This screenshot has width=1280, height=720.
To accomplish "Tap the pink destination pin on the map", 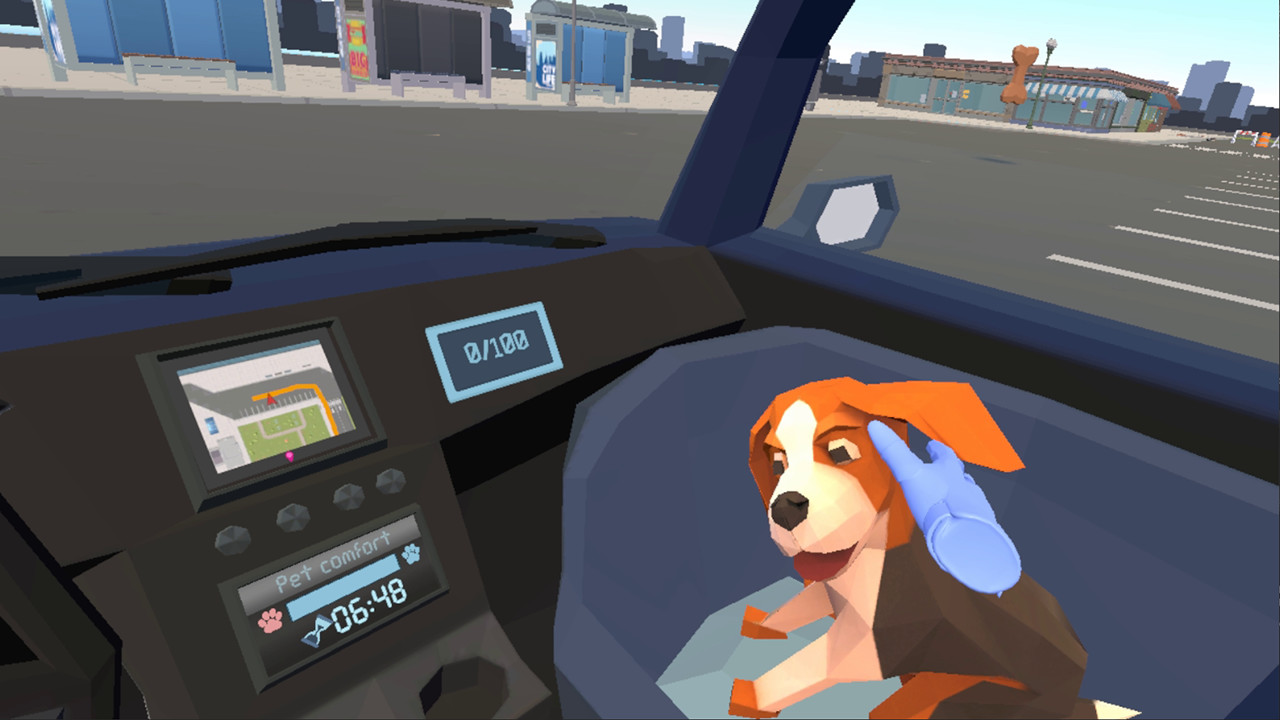I will point(290,456).
